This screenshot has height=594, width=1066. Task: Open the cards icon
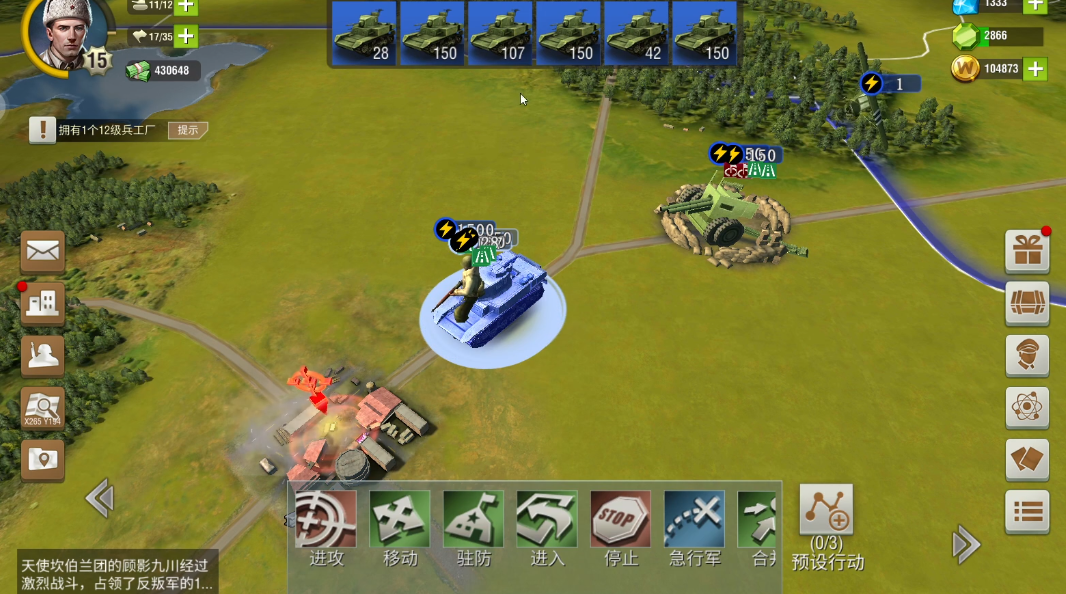pyautogui.click(x=1027, y=460)
